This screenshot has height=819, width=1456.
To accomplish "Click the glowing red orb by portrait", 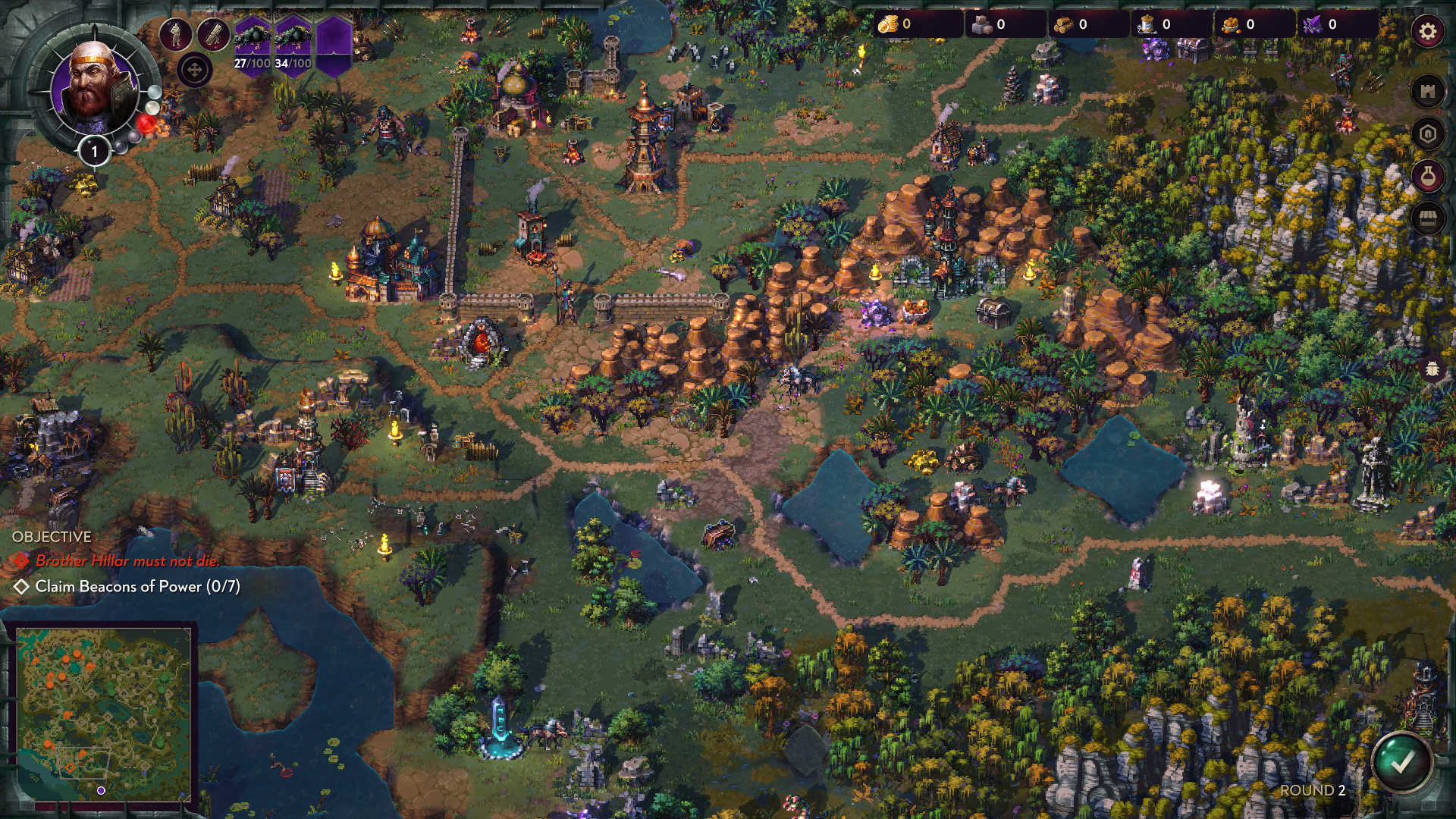I will (147, 124).
